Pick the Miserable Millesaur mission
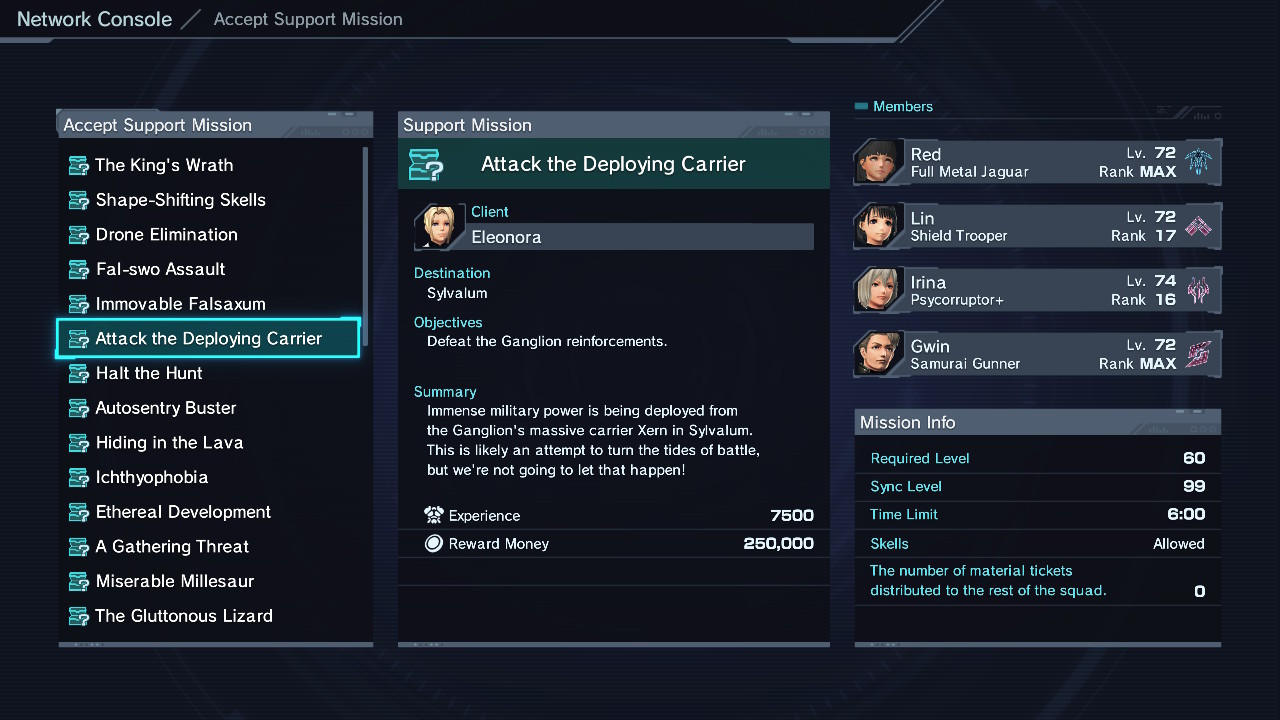The image size is (1280, 720). pyautogui.click(x=174, y=581)
